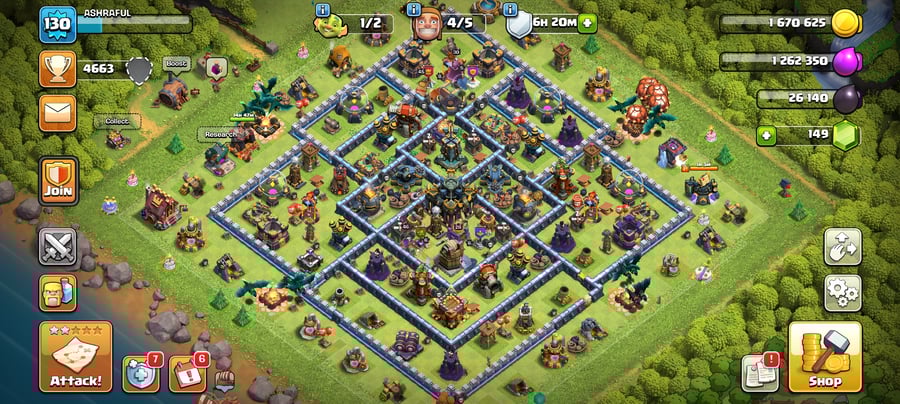Click the Research label bubble

coord(220,134)
